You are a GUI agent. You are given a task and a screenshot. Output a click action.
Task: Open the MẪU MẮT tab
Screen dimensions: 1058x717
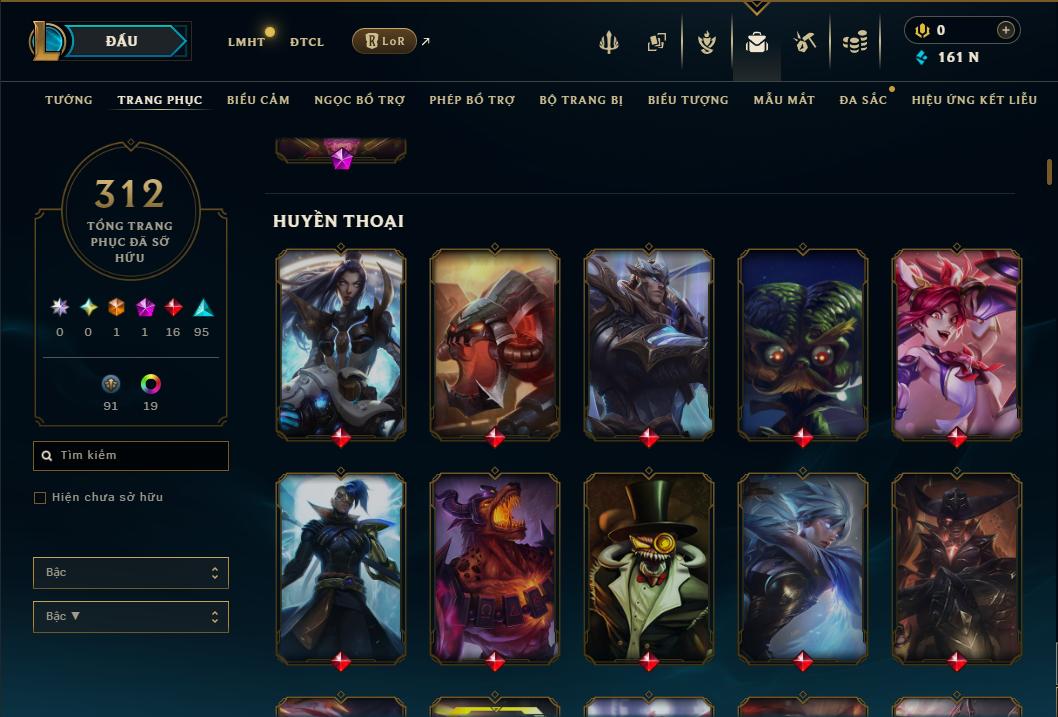(x=784, y=100)
